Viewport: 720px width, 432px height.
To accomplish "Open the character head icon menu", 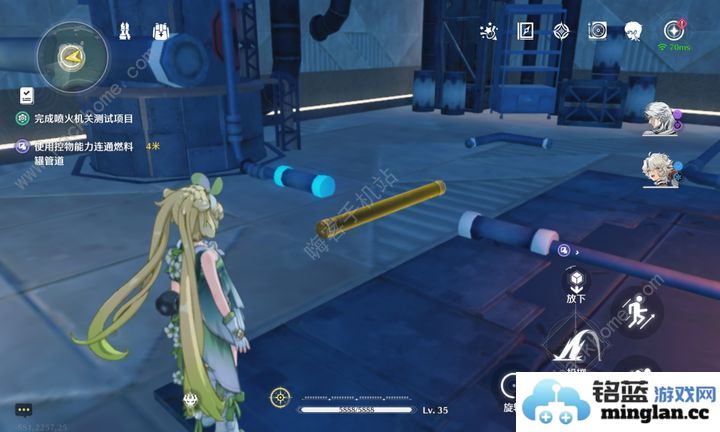I will [633, 31].
